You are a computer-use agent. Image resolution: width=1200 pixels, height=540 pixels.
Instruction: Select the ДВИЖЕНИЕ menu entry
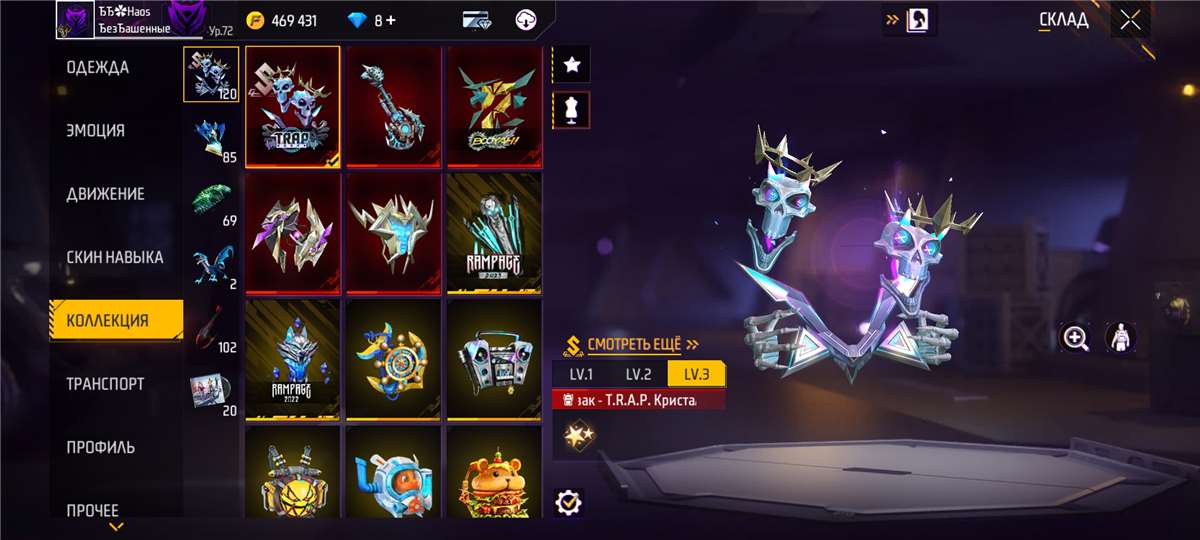point(105,194)
